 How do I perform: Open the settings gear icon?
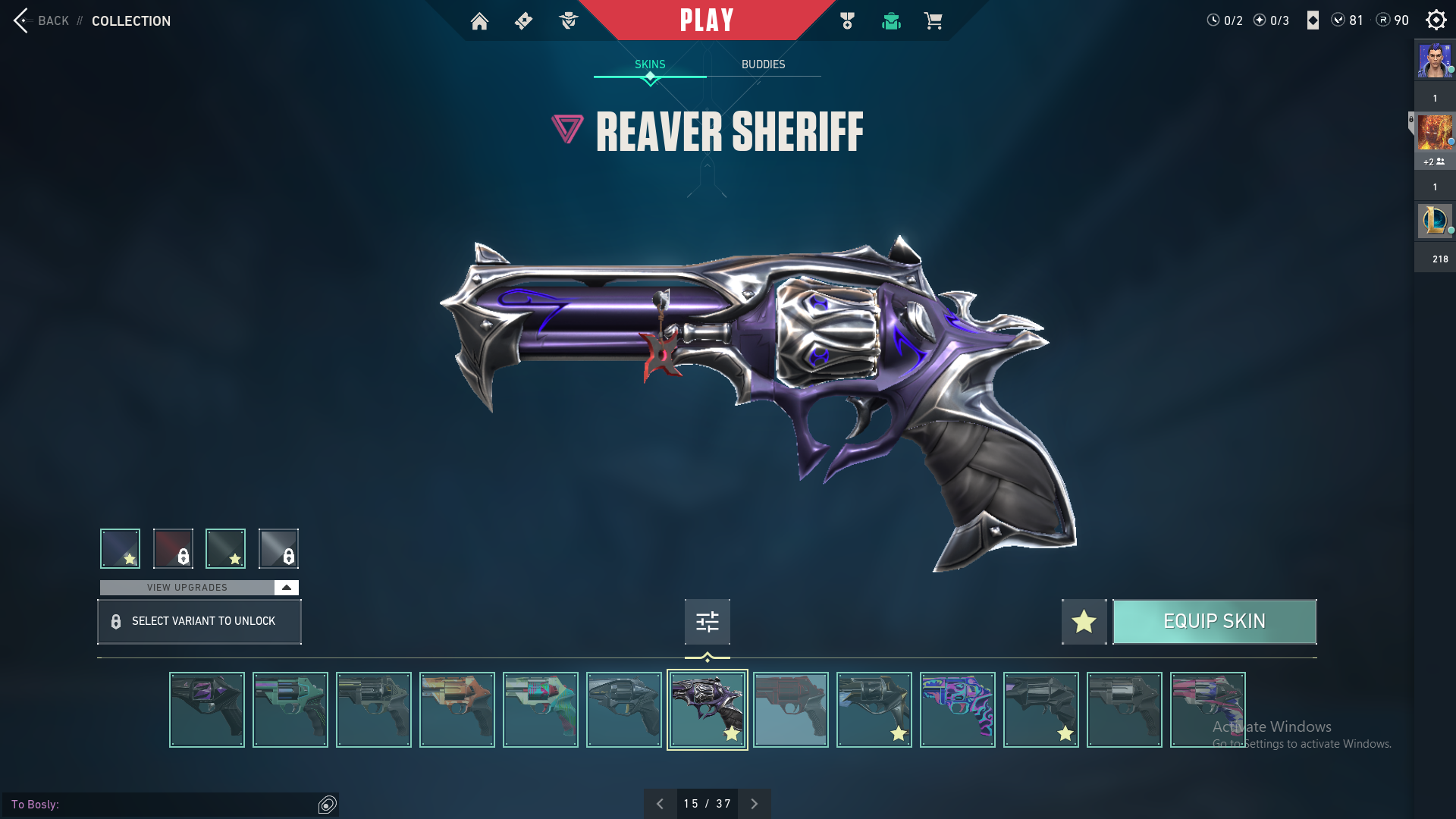click(1436, 20)
